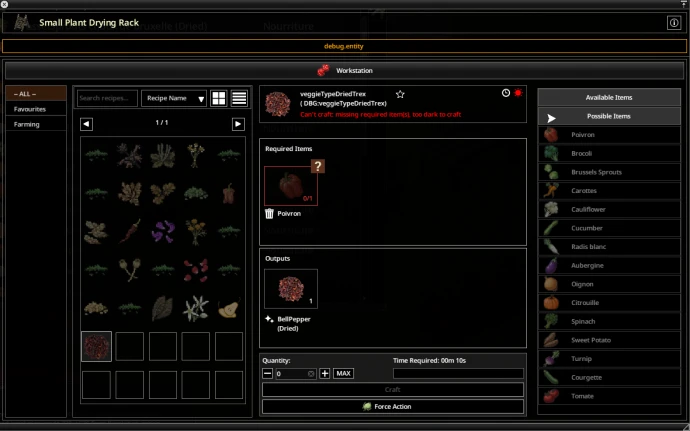Click the Force Action button
The image size is (690, 431).
point(392,406)
